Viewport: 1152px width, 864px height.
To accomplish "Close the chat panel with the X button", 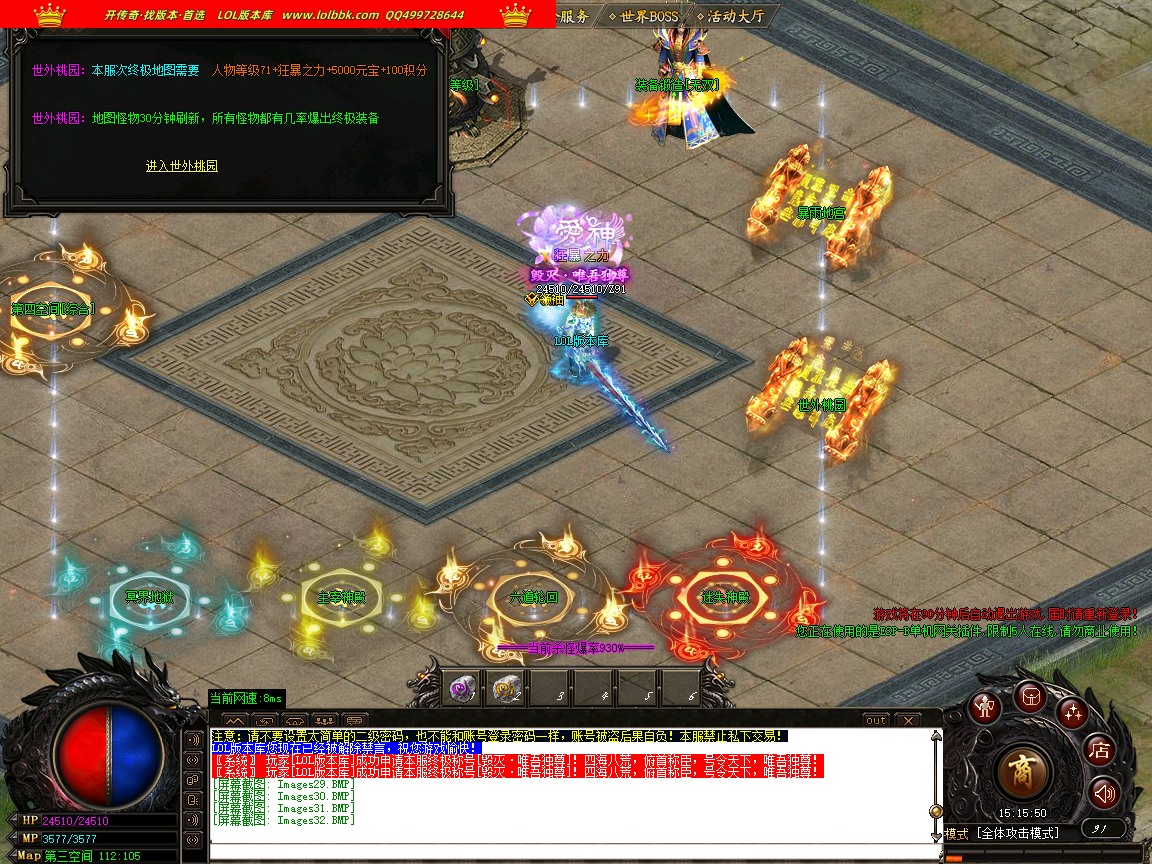I will pyautogui.click(x=907, y=720).
